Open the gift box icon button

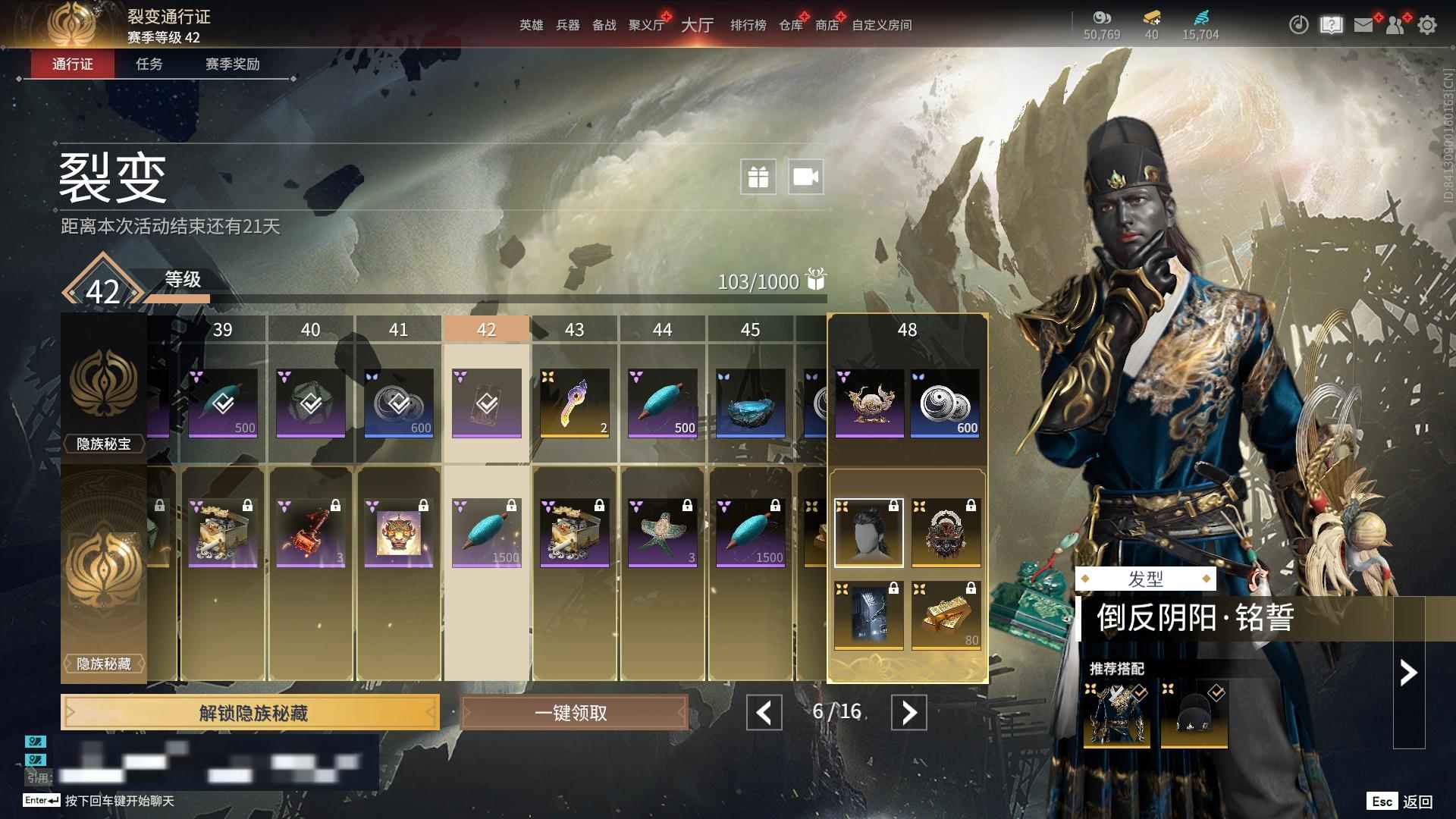[758, 177]
